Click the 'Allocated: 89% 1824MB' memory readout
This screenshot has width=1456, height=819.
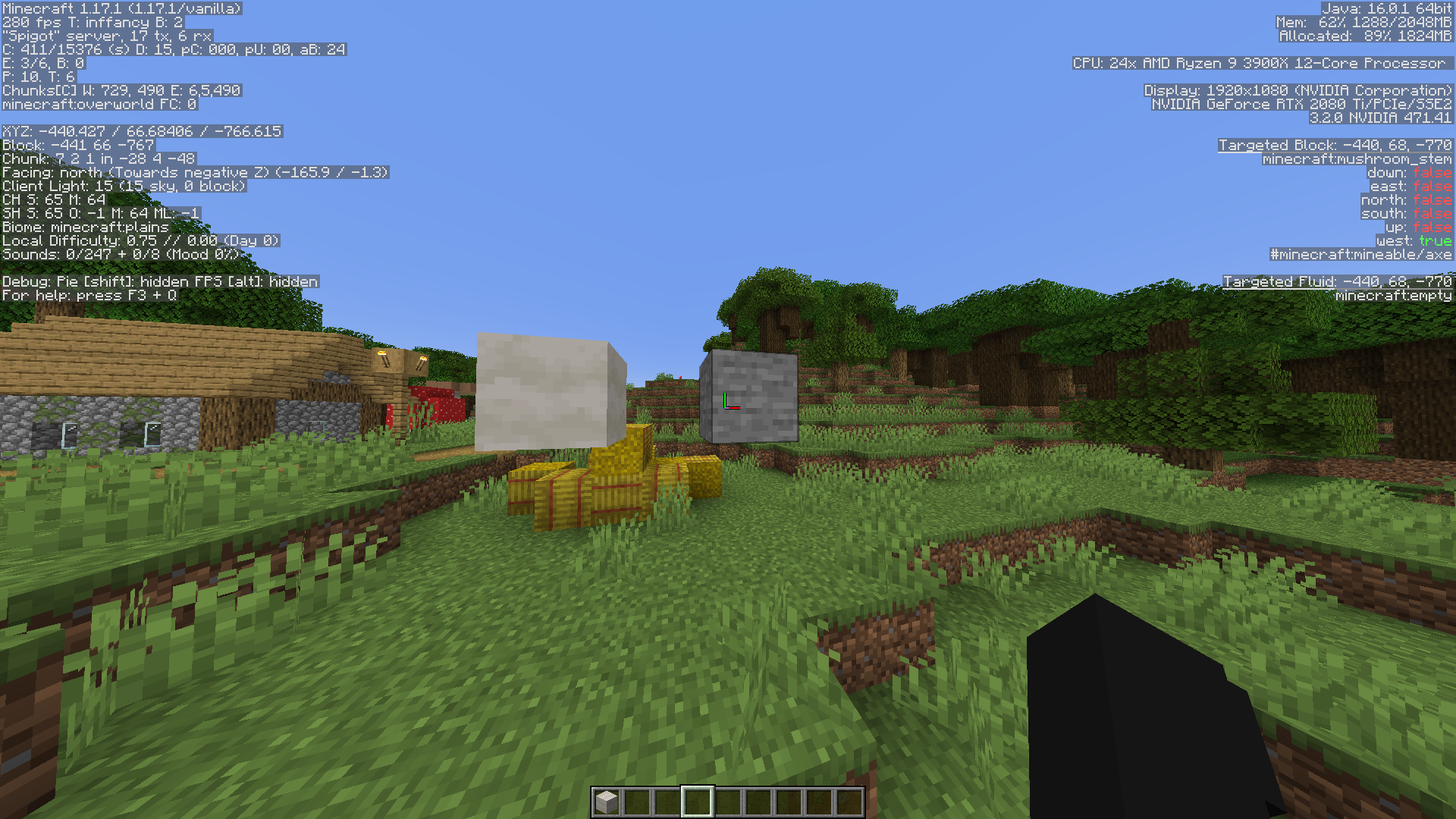(x=1365, y=34)
